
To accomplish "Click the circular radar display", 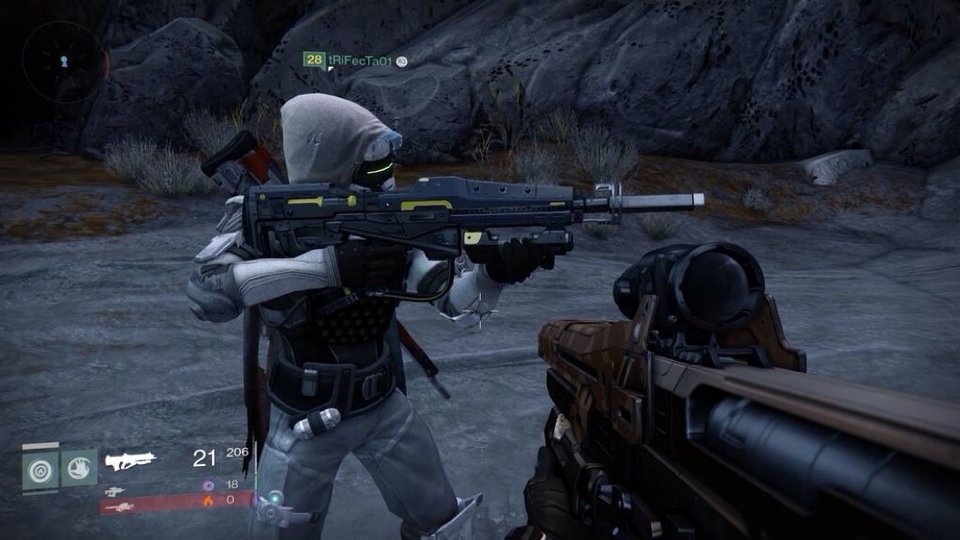I will (64, 61).
